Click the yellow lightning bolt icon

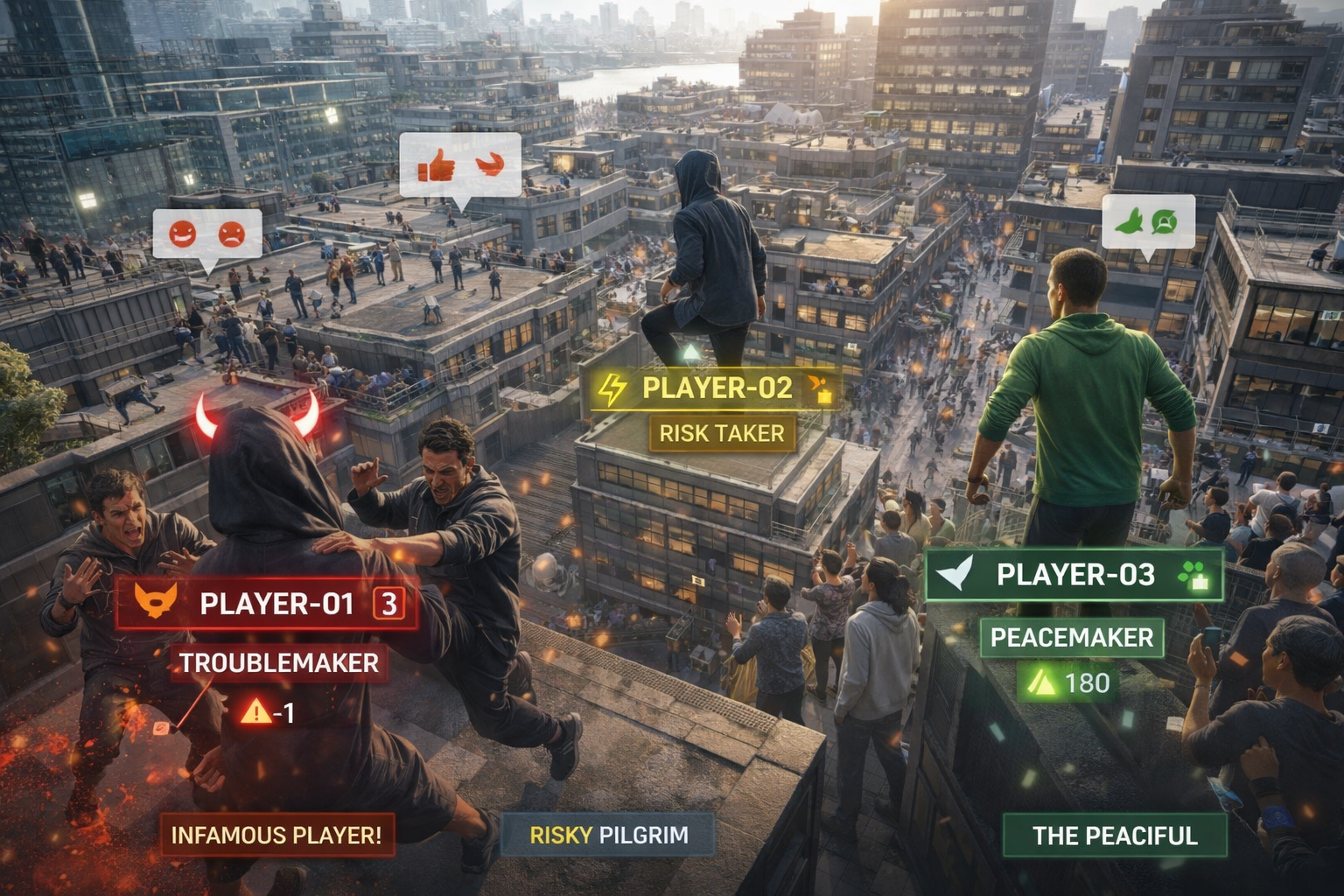(612, 388)
